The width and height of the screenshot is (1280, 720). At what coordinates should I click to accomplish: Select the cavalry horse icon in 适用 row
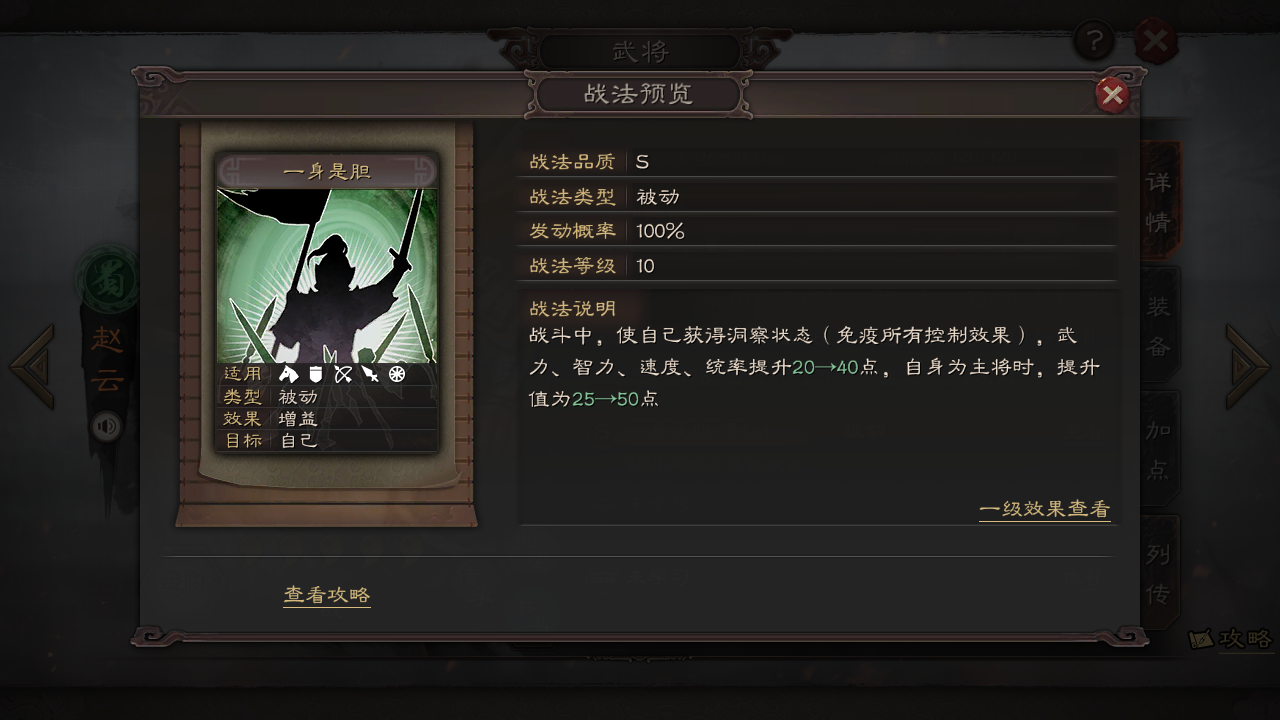pos(289,374)
